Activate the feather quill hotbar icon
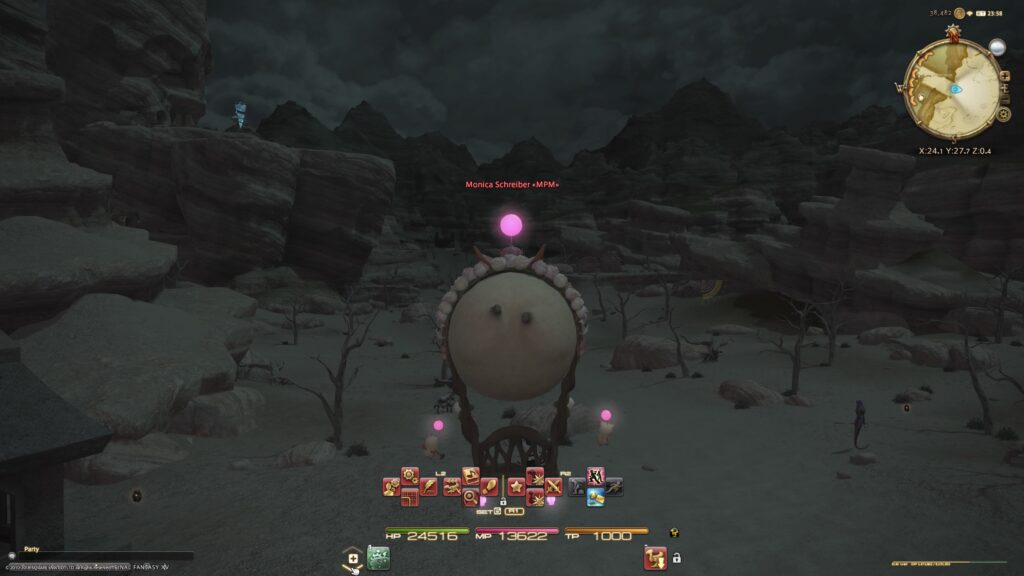Viewport: 1024px width, 576px height. point(429,488)
